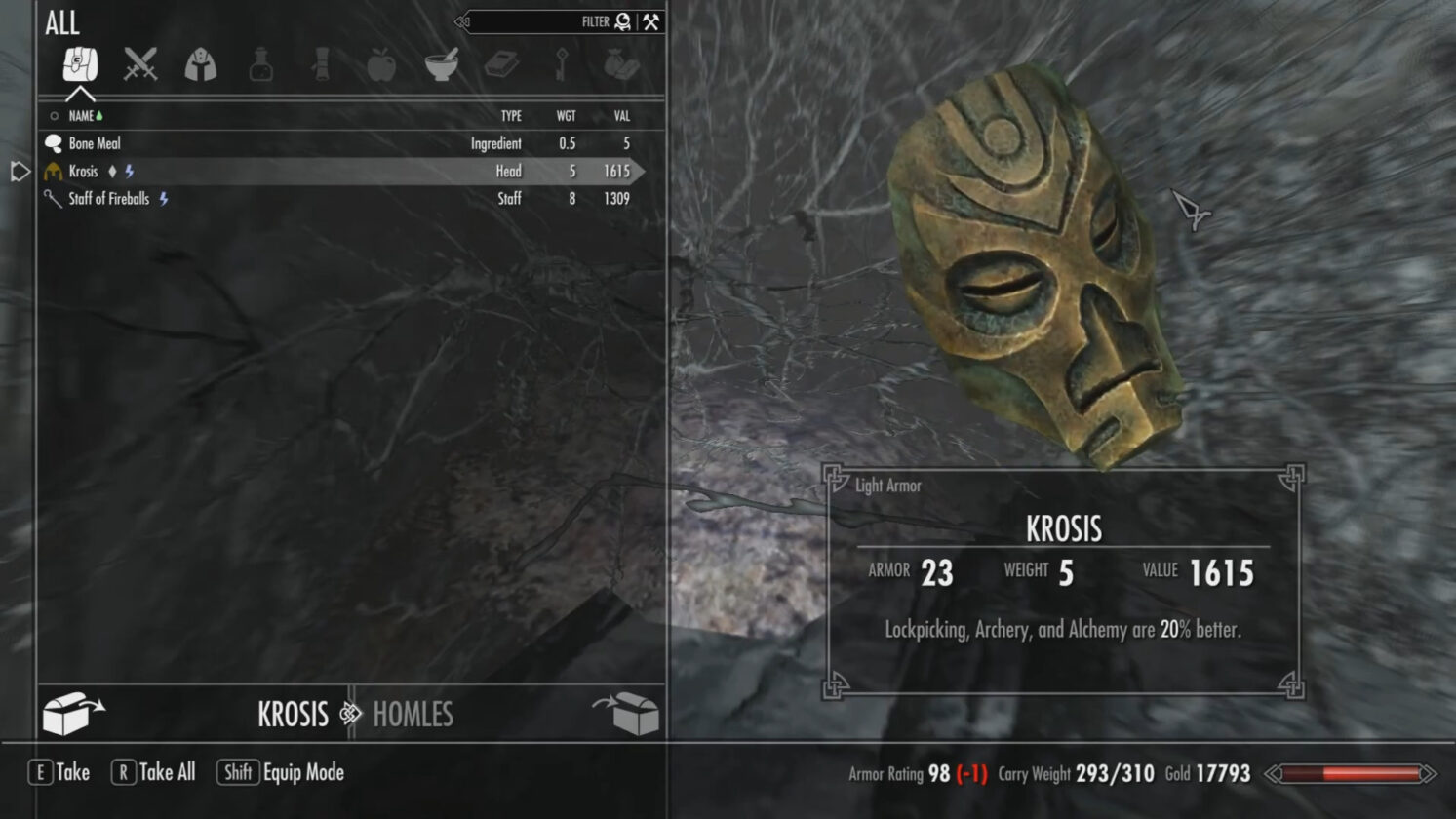Image resolution: width=1456 pixels, height=819 pixels.
Task: Select the Ingredients mortar icon
Action: (x=442, y=66)
